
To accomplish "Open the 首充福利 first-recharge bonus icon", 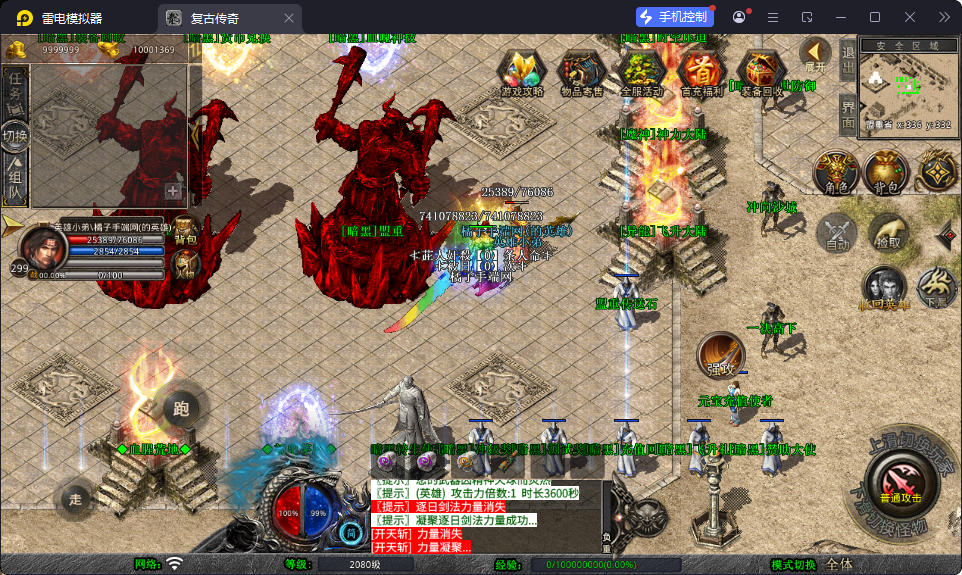I will [701, 72].
